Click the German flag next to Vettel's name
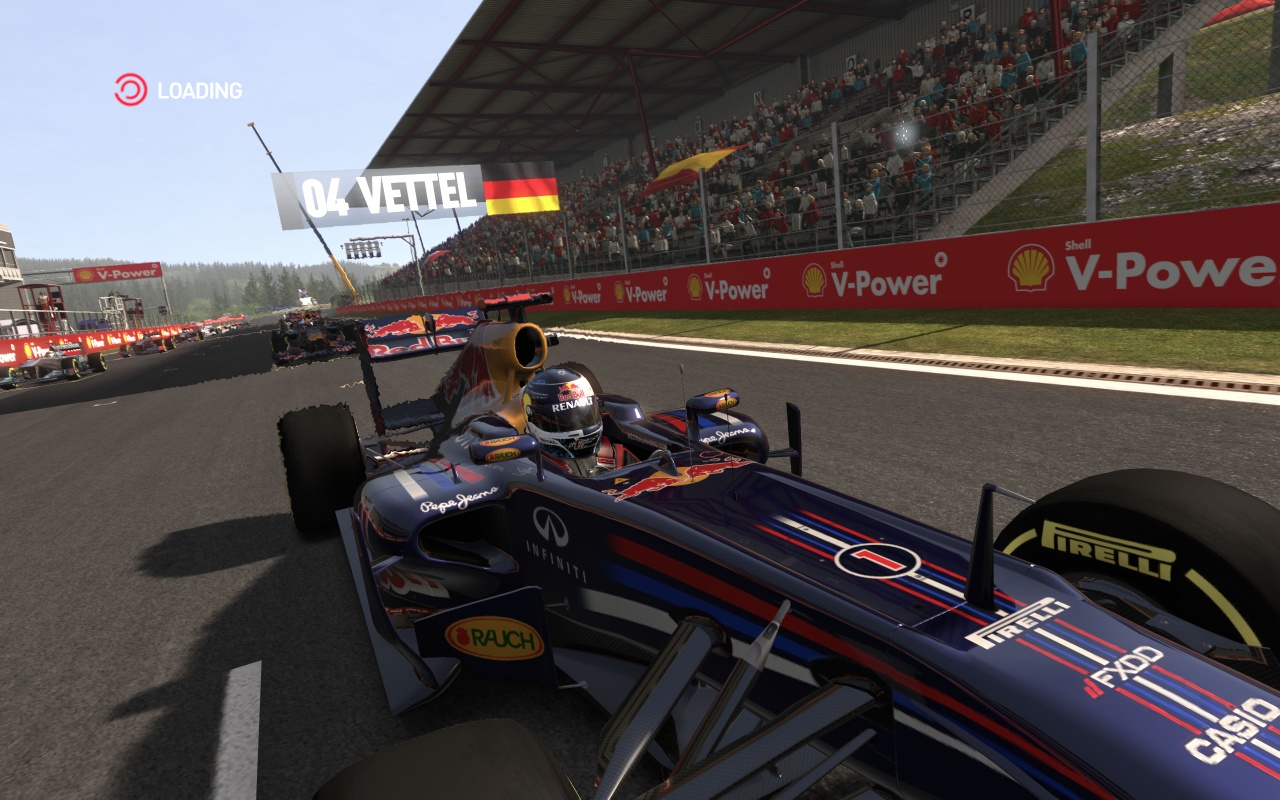 tap(519, 190)
